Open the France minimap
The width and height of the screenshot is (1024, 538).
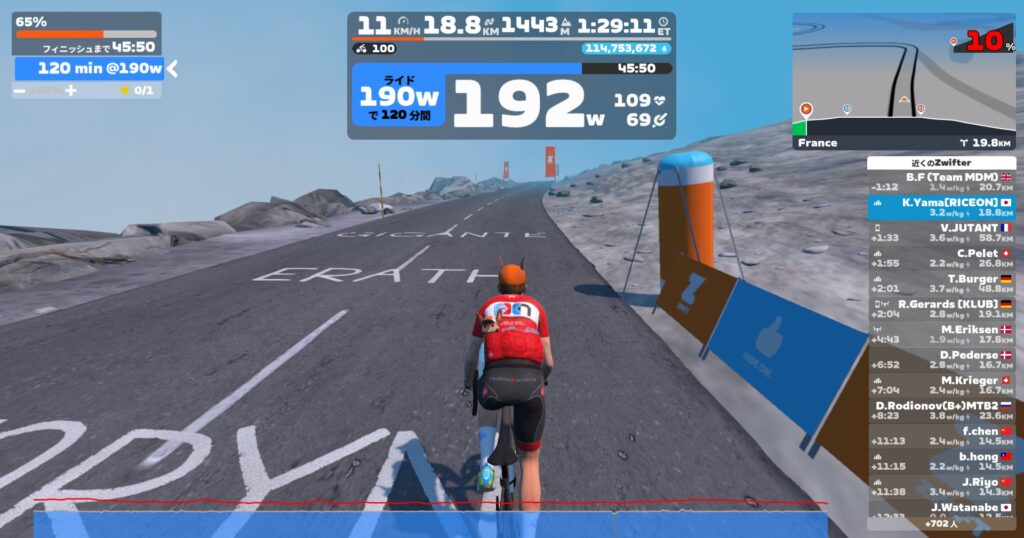904,82
